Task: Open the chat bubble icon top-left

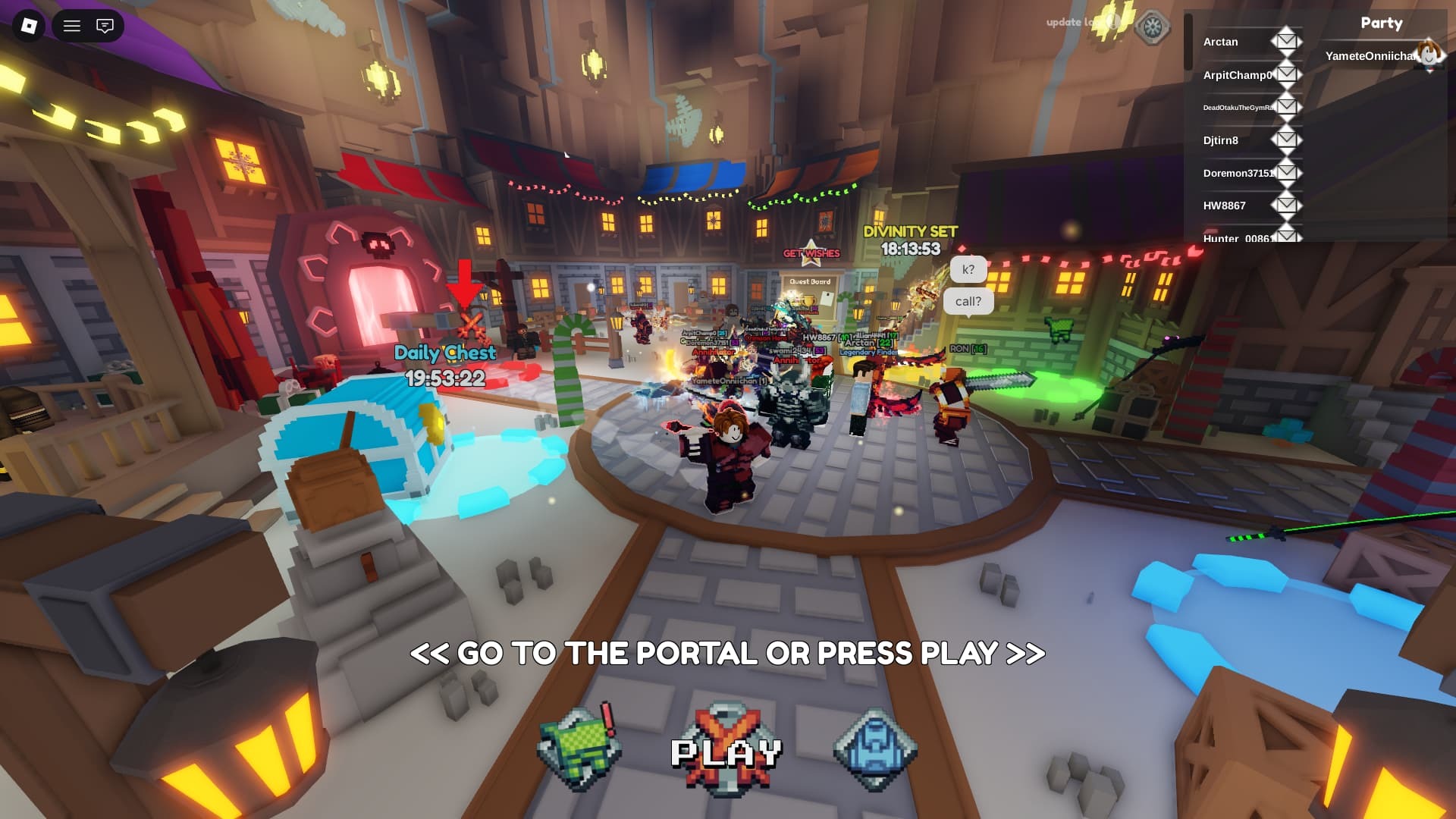Action: click(105, 26)
